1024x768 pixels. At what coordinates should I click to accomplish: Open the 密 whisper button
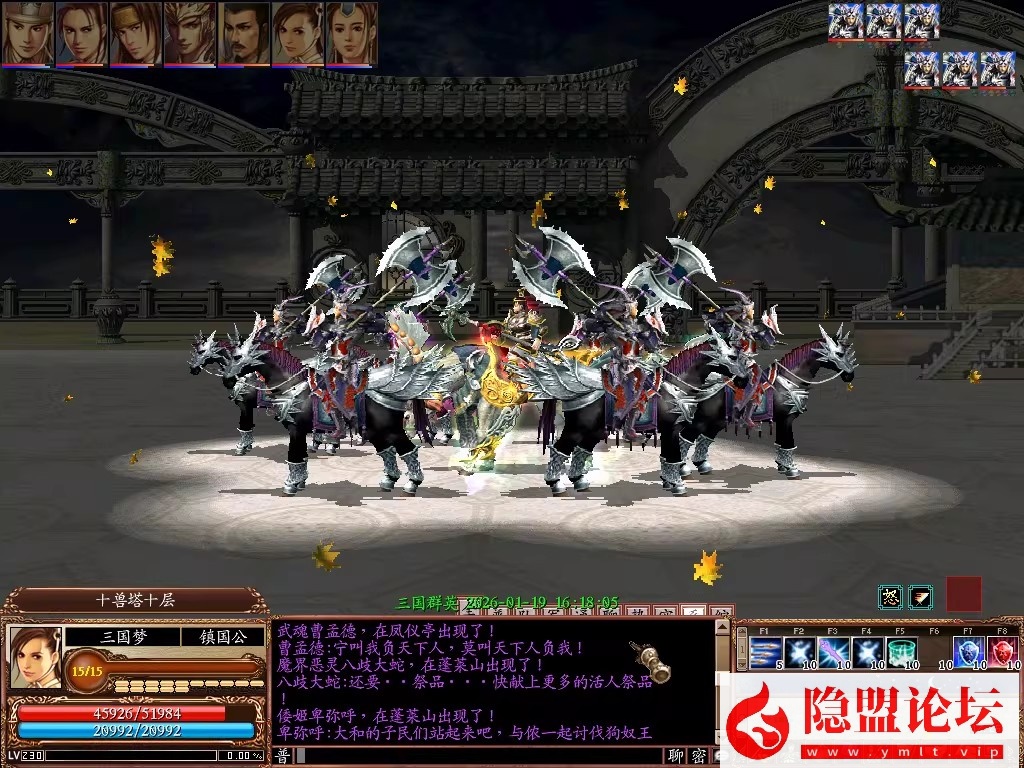[x=699, y=756]
